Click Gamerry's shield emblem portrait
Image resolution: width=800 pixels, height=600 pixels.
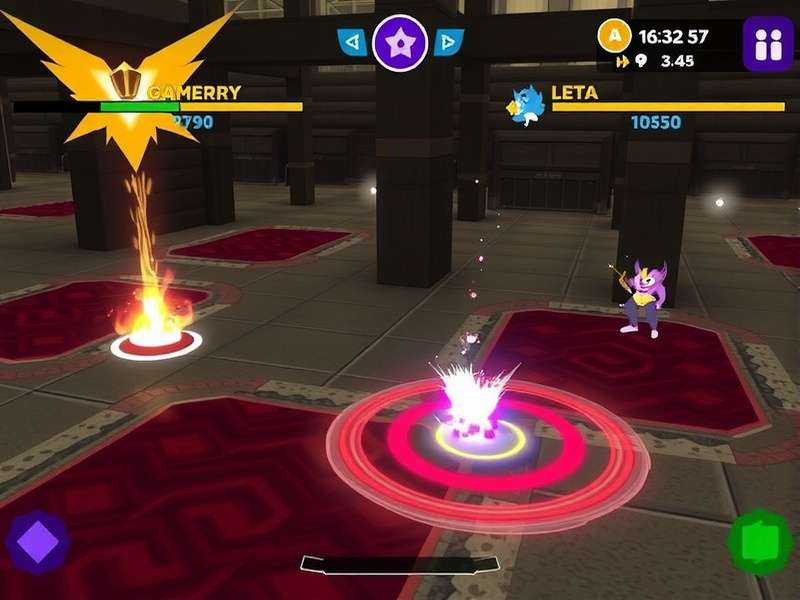(125, 80)
